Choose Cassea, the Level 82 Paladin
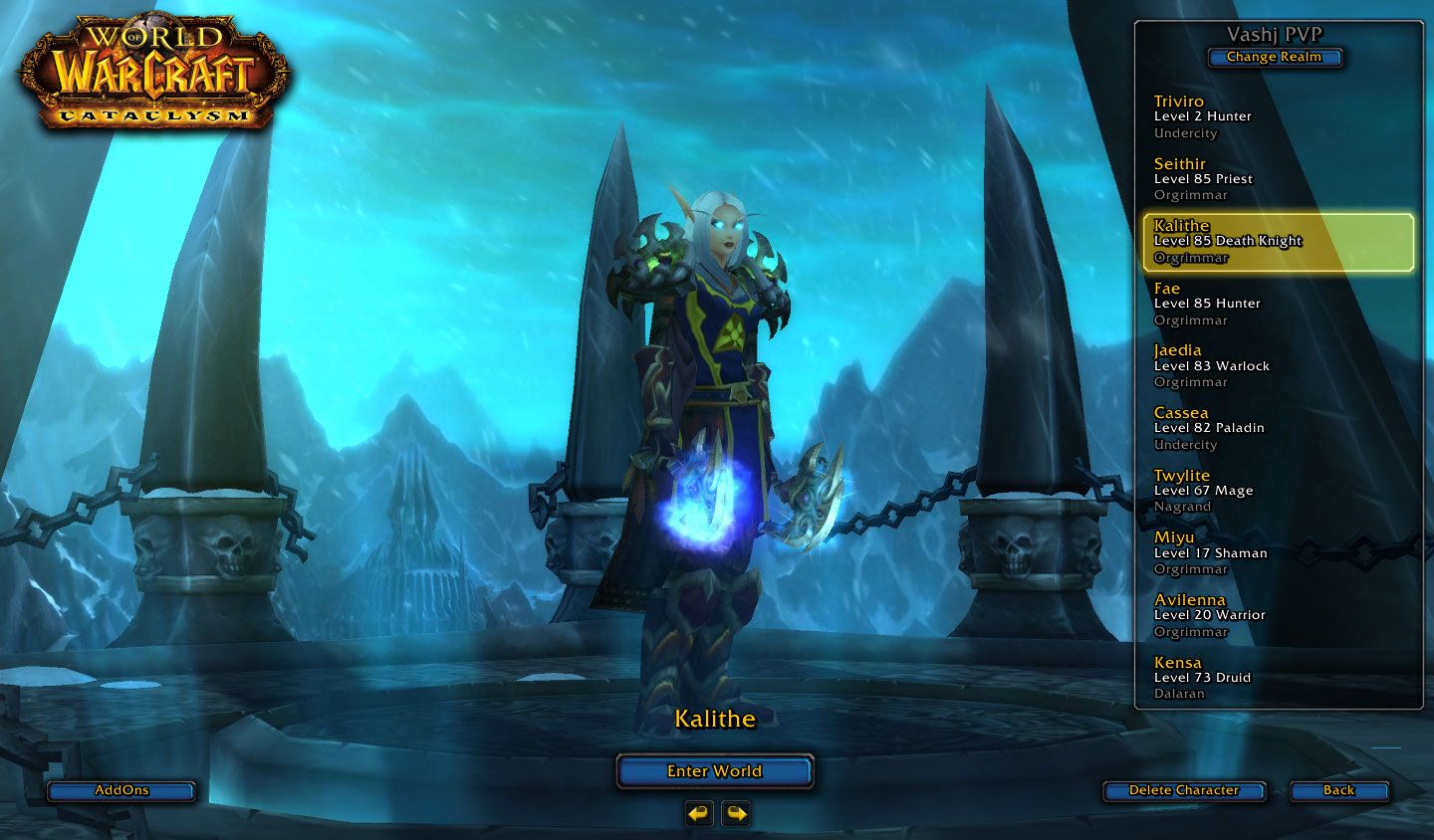The width and height of the screenshot is (1434, 840). pyautogui.click(x=1278, y=428)
